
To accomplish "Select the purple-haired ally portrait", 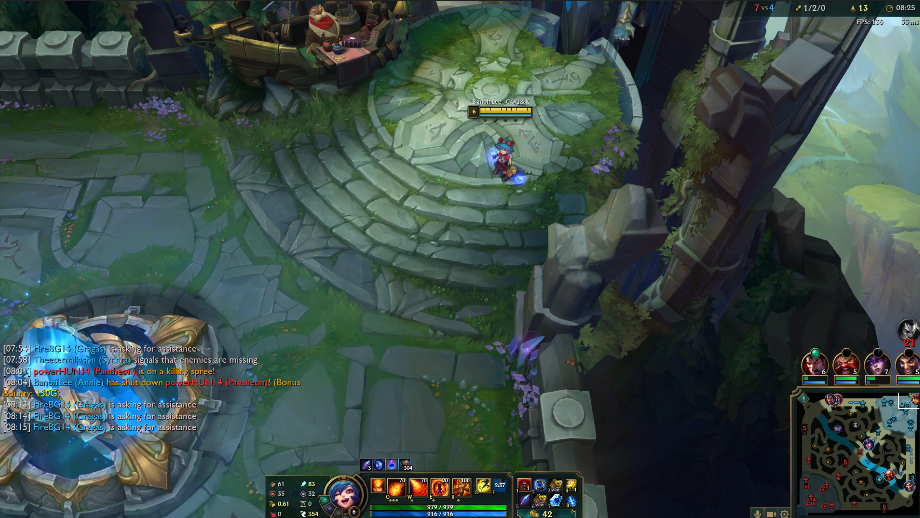I will (x=877, y=362).
